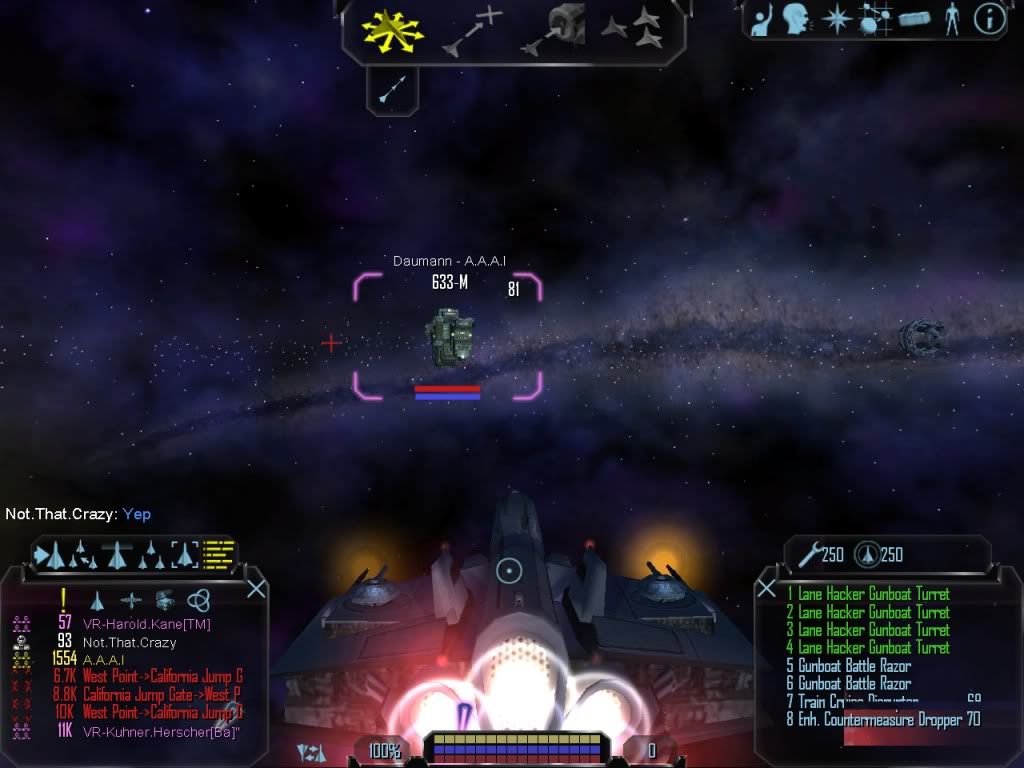Select VR-Harold.Kane[TM] in the contact list
This screenshot has height=768, width=1024.
(x=147, y=624)
